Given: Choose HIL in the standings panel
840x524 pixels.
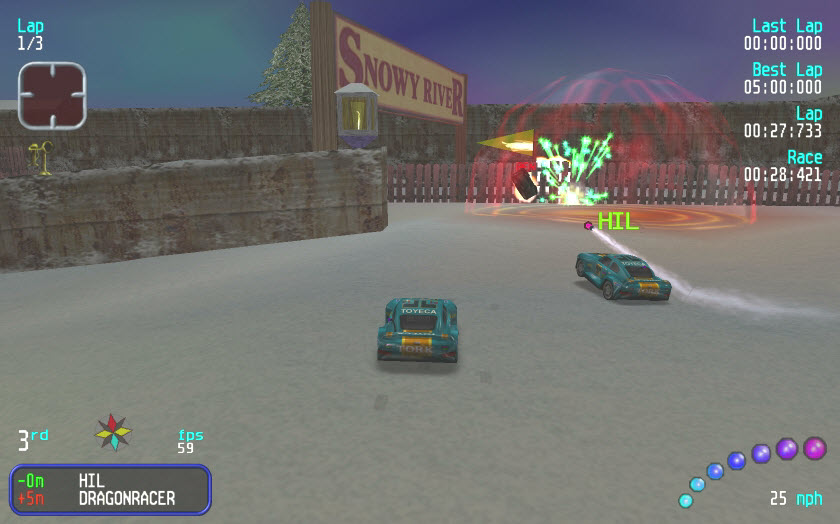Looking at the screenshot, I should click(x=91, y=481).
